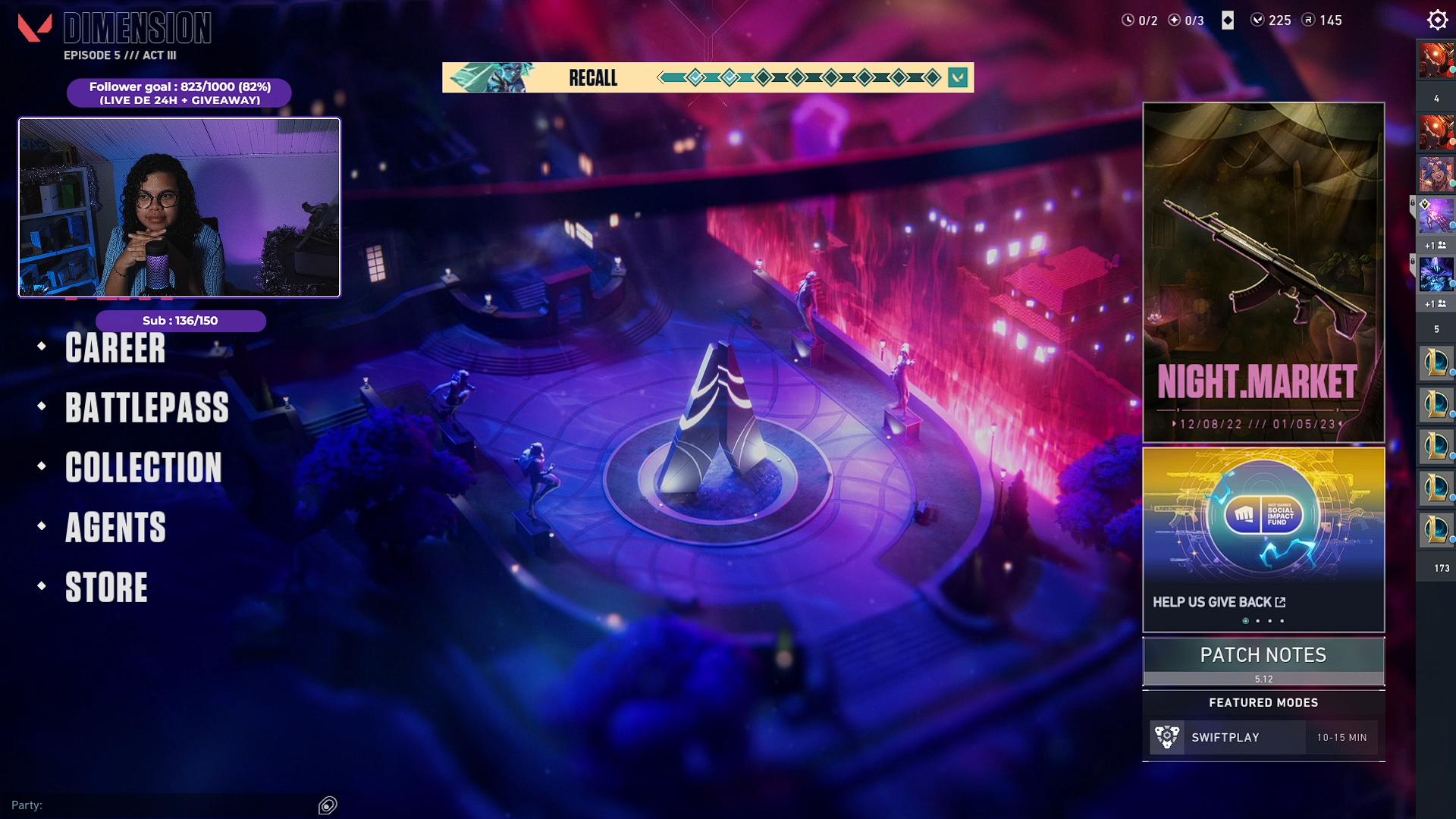Open the Battlepass menu
The image size is (1456, 819).
coord(146,408)
